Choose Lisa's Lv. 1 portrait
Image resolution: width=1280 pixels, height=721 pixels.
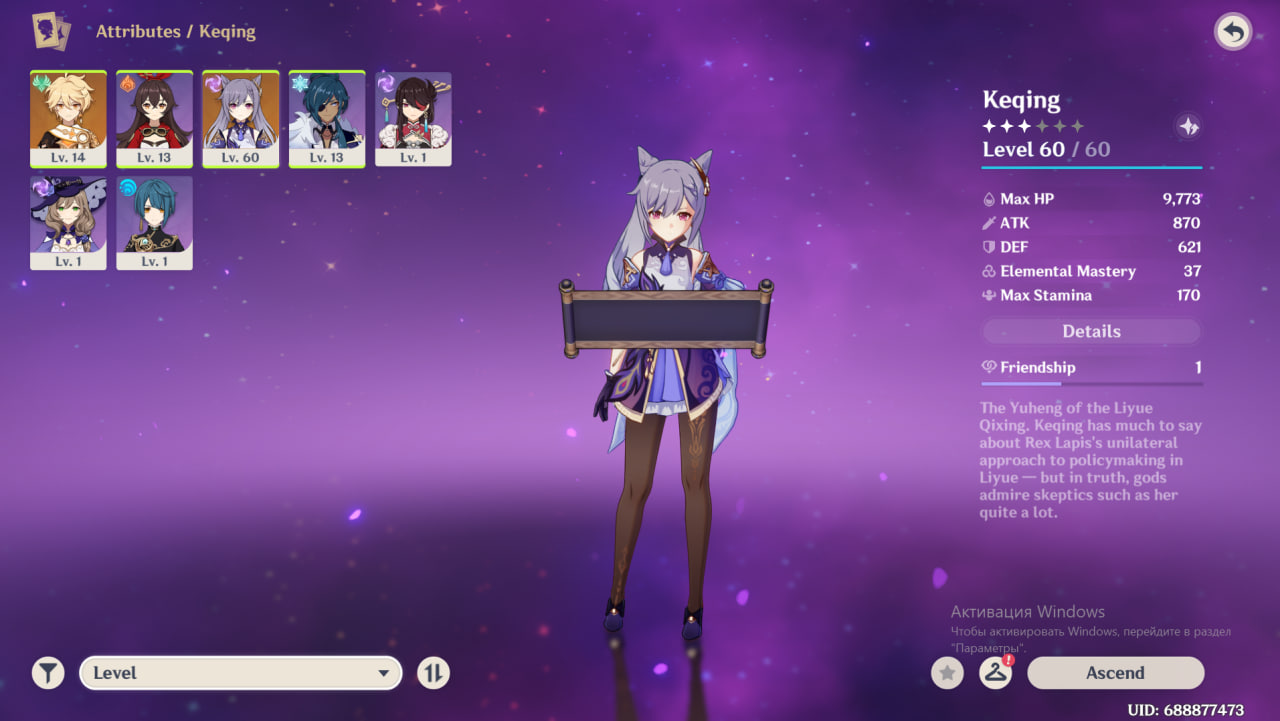pyautogui.click(x=68, y=222)
